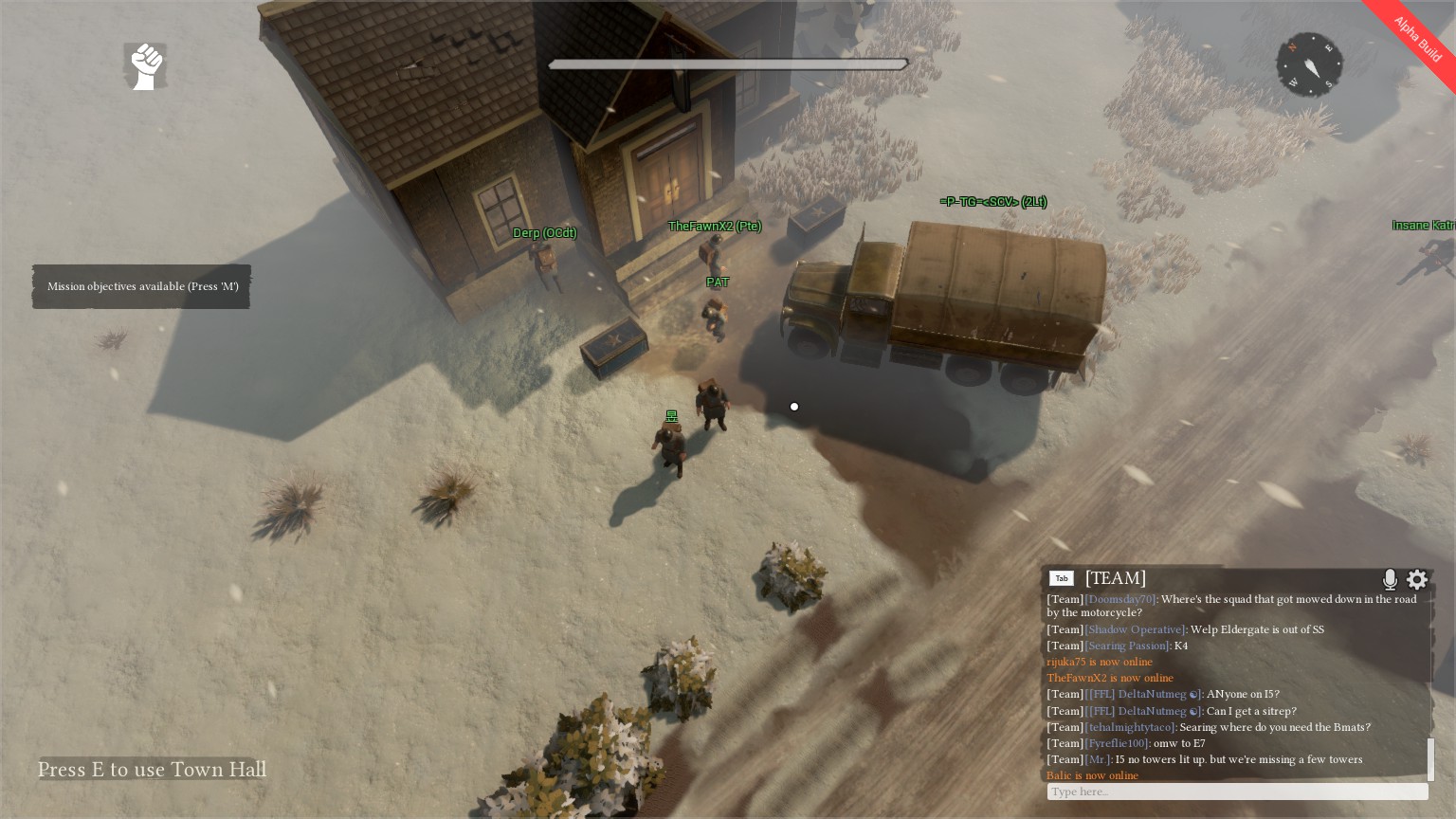Click the green squad icon above your soldier
The image size is (1456, 819).
(x=671, y=415)
